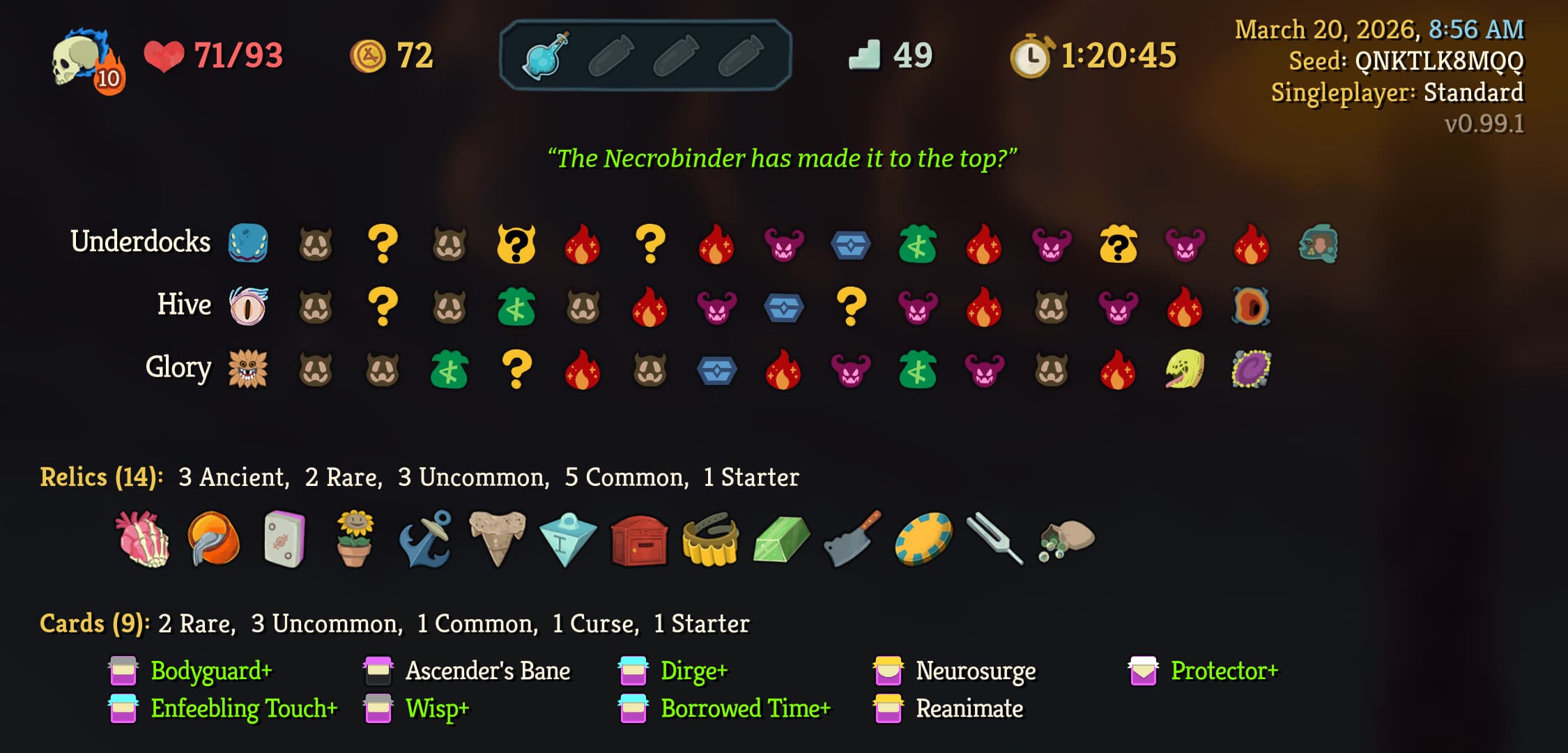The height and width of the screenshot is (753, 1568).
Task: Select the cleaver relic icon
Action: tap(850, 537)
